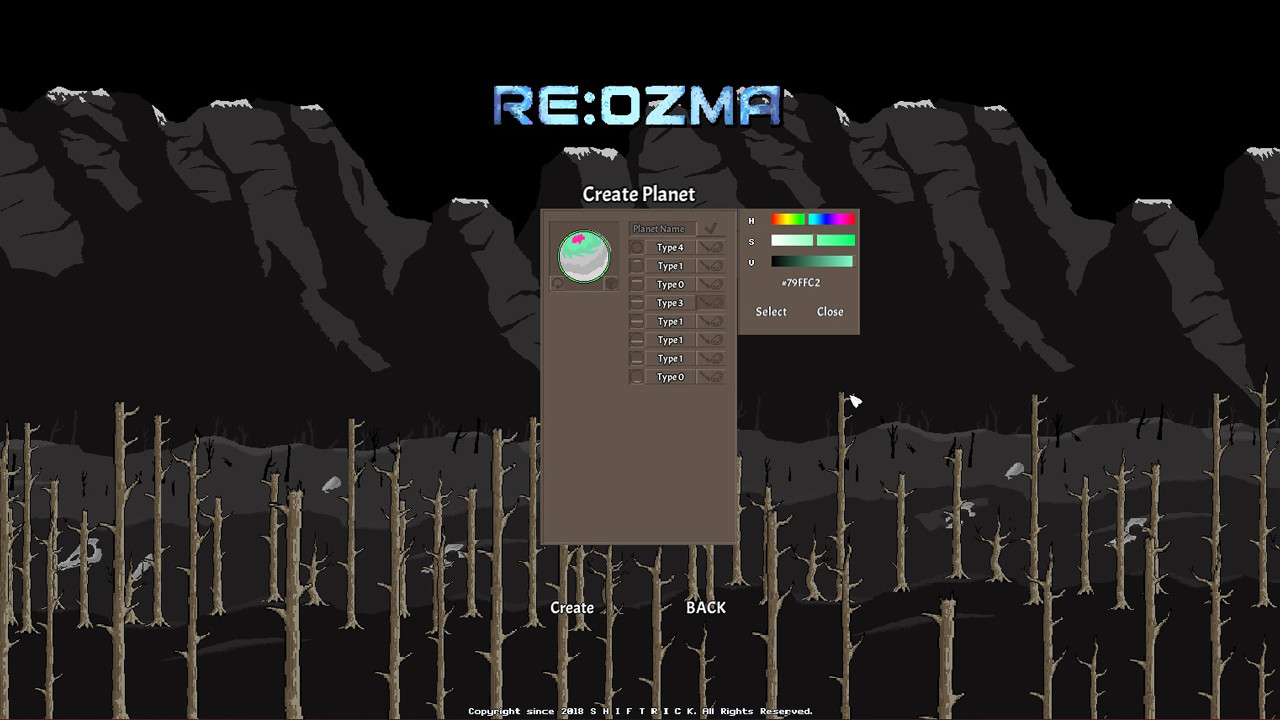Open the third Type 1 layer type selector
Viewport: 1280px width, 720px height.
(x=670, y=339)
